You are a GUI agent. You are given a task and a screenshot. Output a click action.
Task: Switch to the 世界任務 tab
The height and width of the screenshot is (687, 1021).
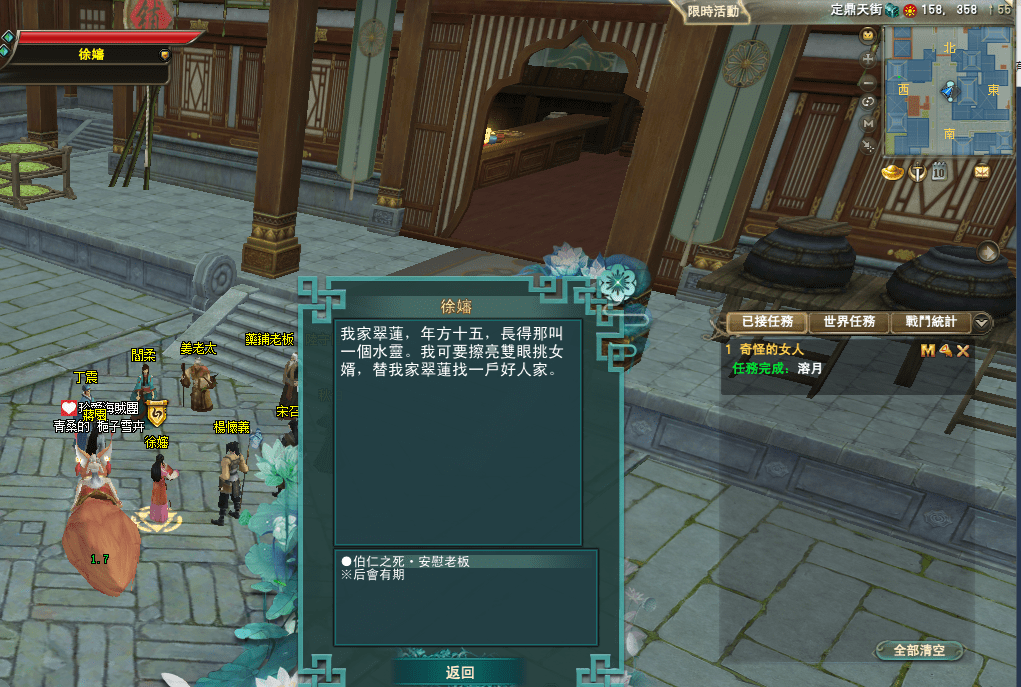click(849, 322)
